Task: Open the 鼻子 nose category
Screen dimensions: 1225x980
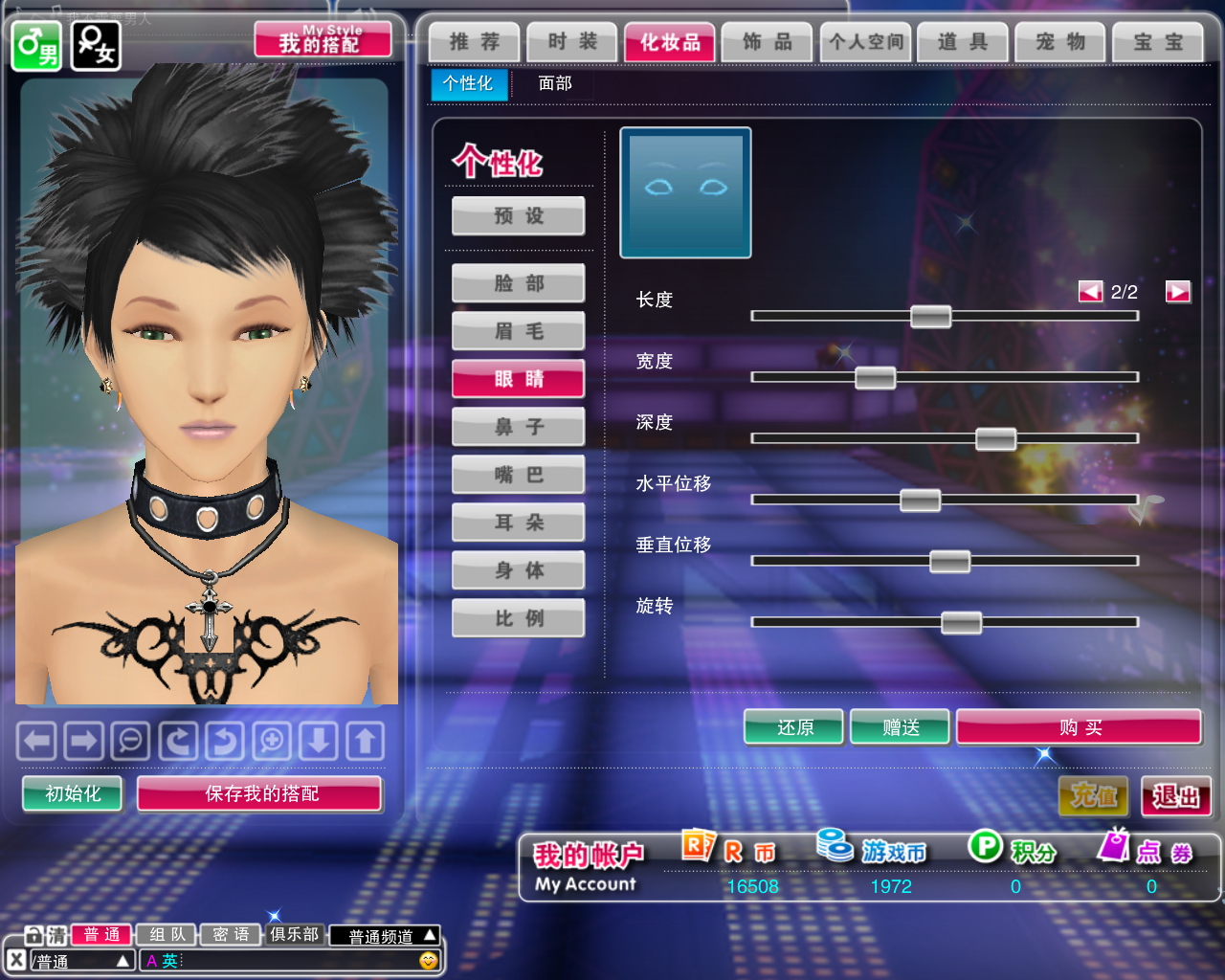Action: point(519,427)
